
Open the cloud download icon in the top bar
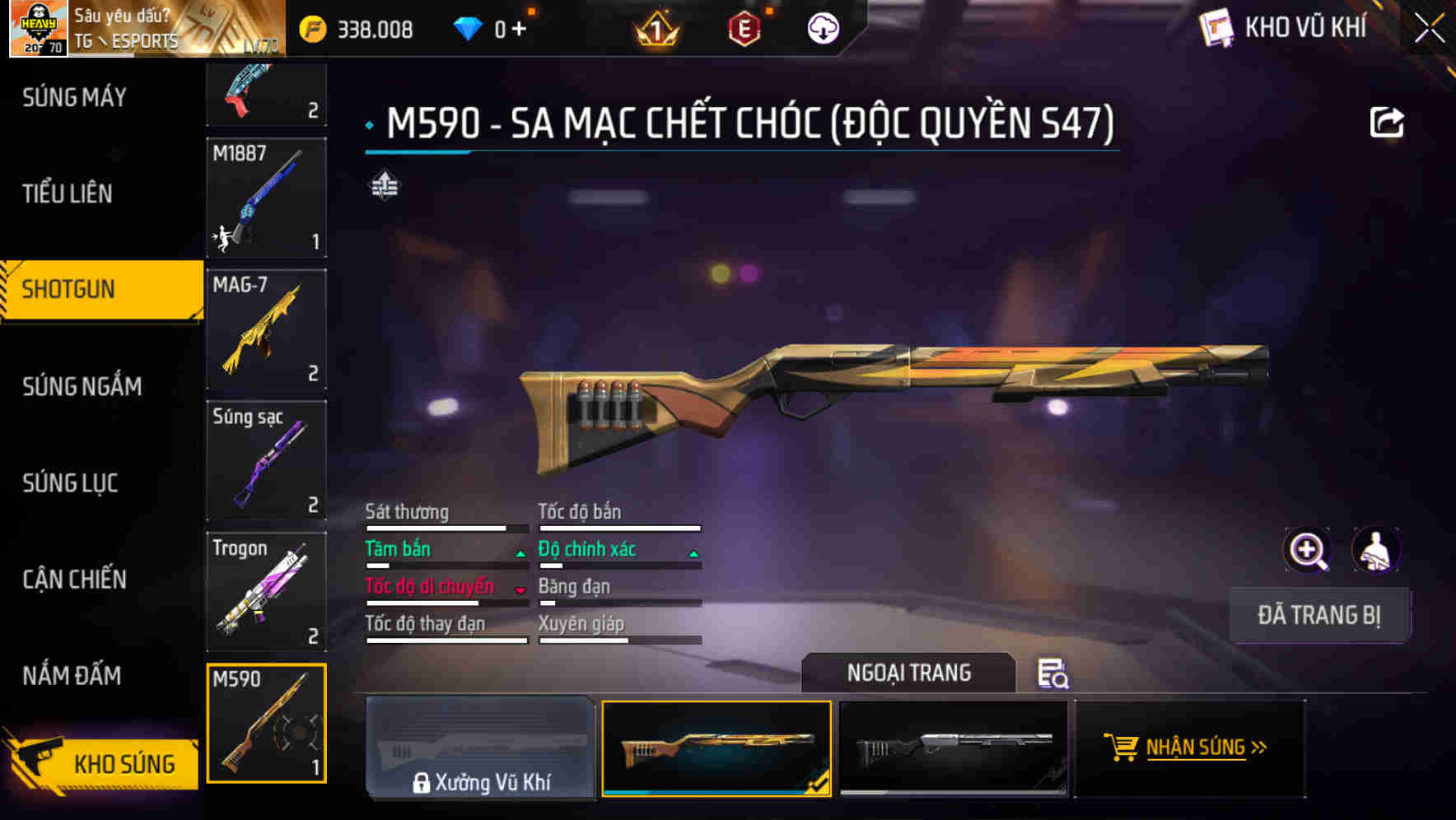coord(823,29)
